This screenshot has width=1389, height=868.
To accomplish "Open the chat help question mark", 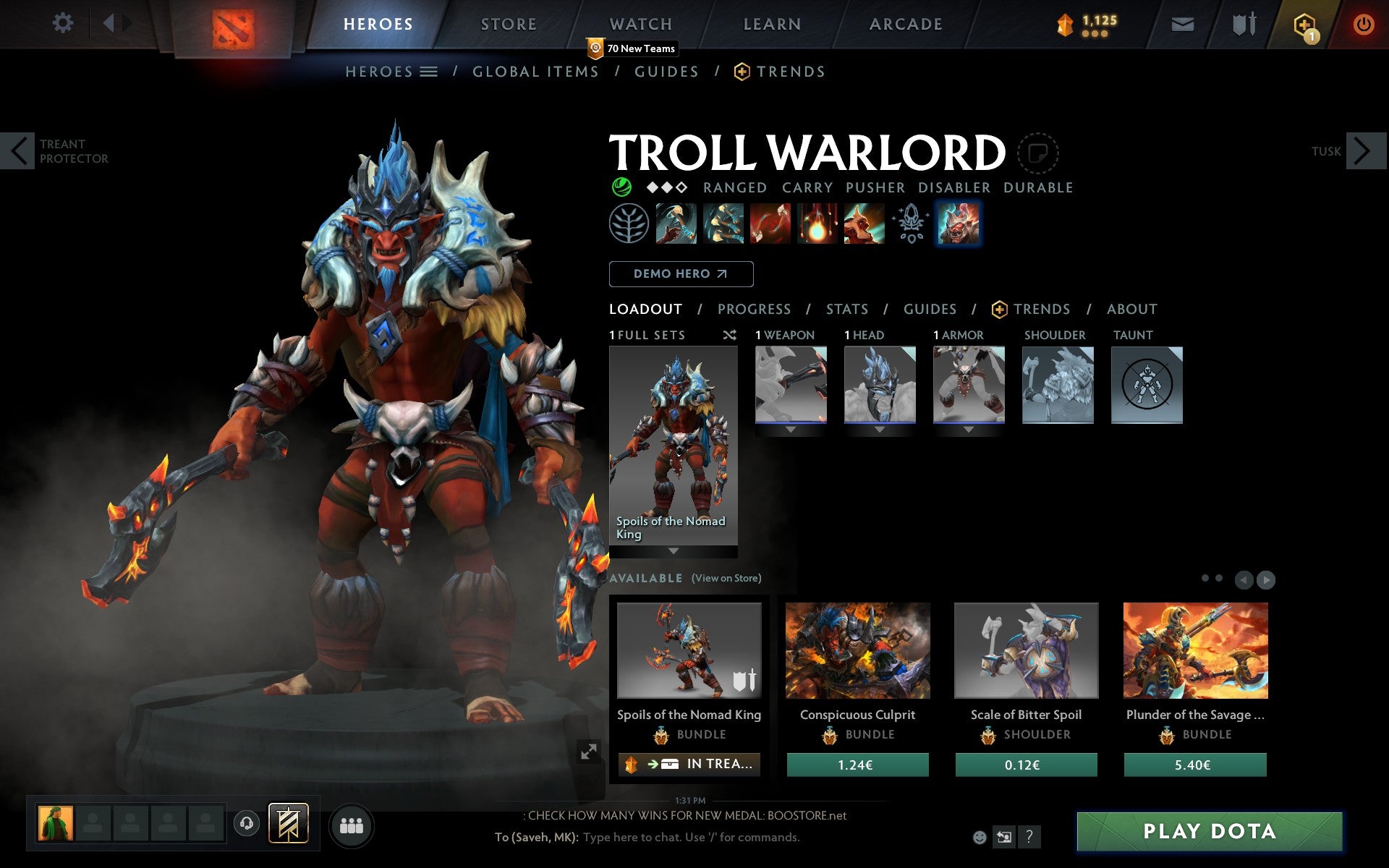I will (1028, 838).
